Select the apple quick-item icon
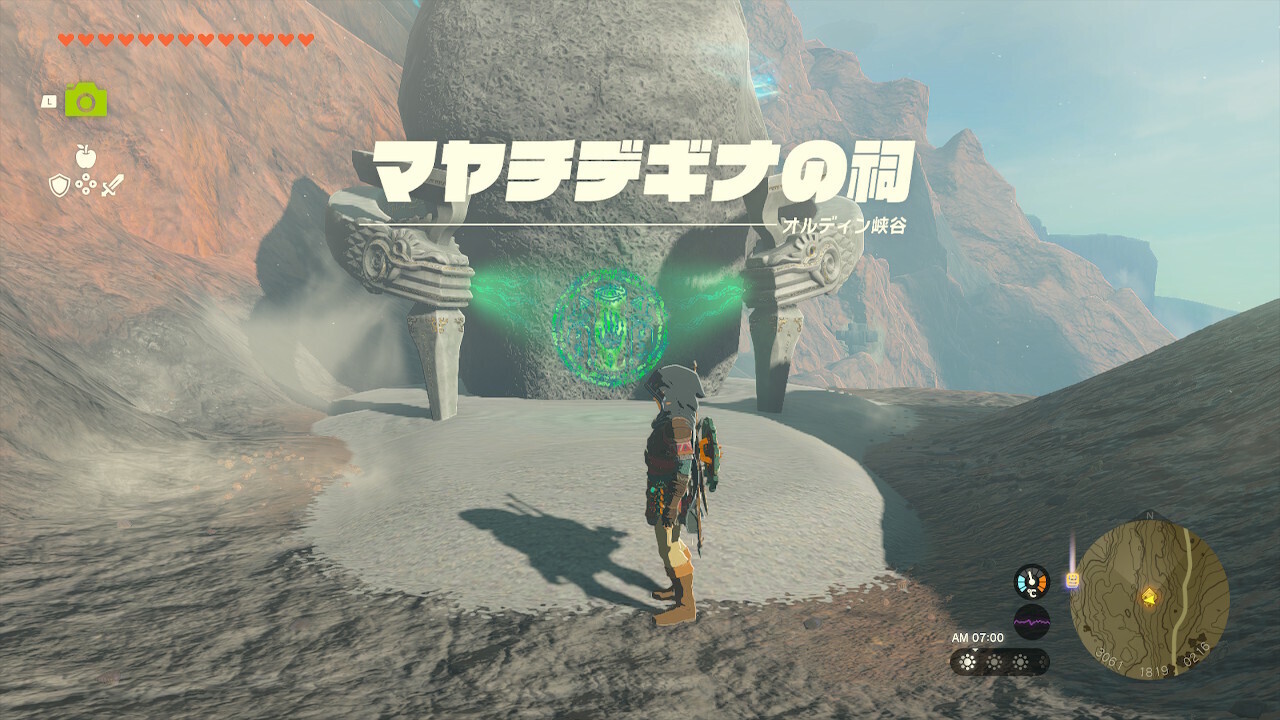This screenshot has height=720, width=1280. coord(85,156)
